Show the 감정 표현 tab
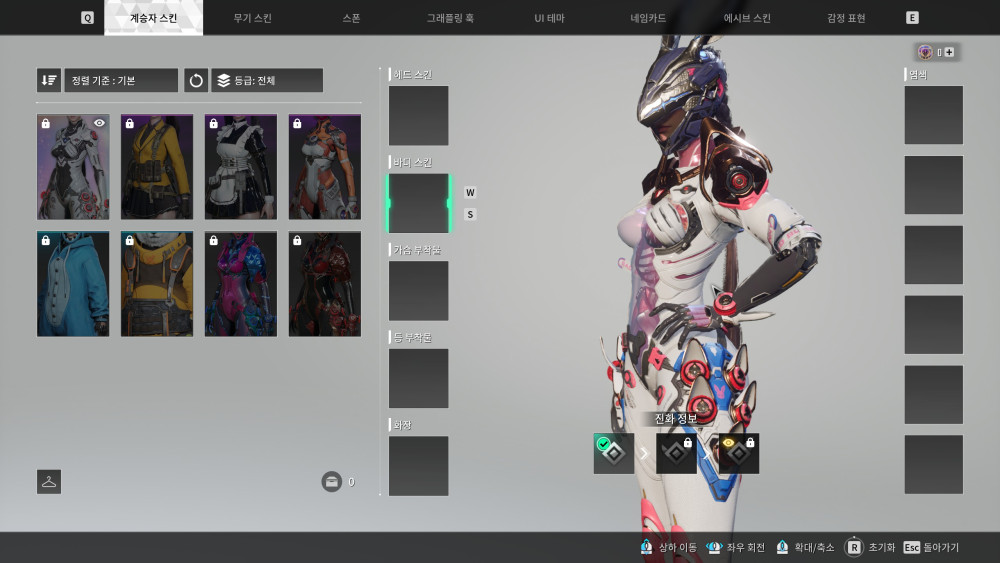Screen dimensions: 1000x563 pos(846,18)
